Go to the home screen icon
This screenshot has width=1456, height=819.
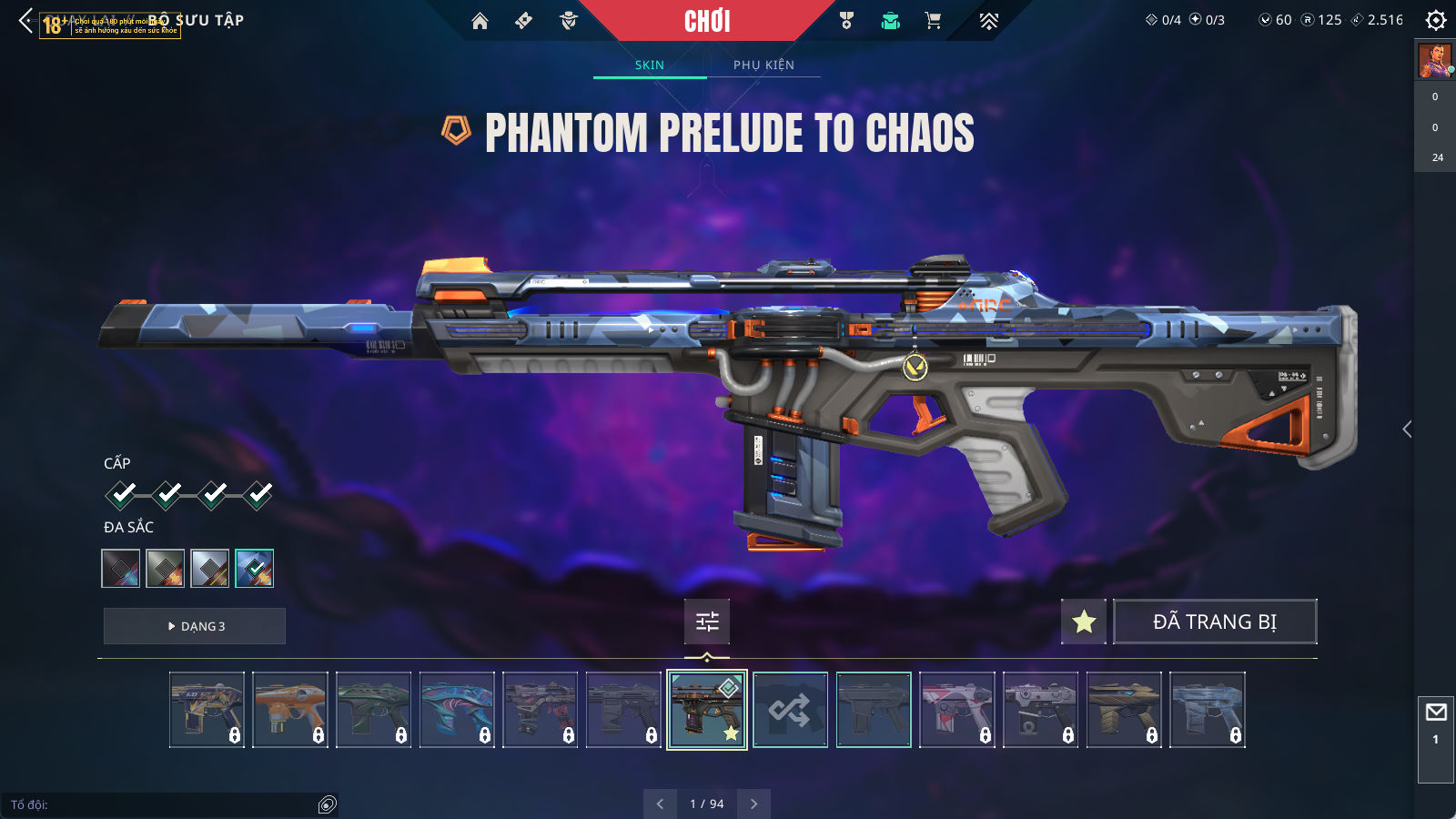coord(480,21)
